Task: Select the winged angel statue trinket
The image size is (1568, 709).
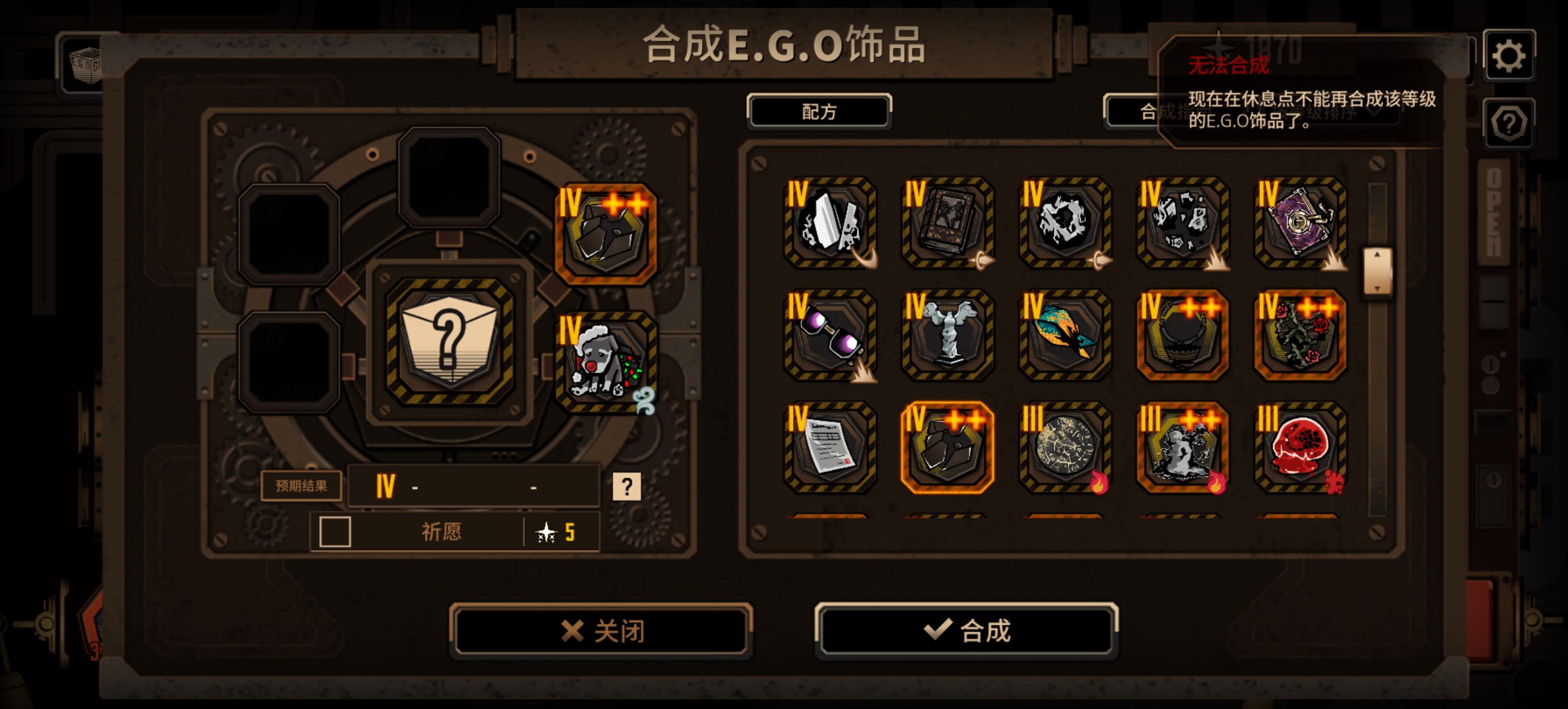Action: click(947, 337)
